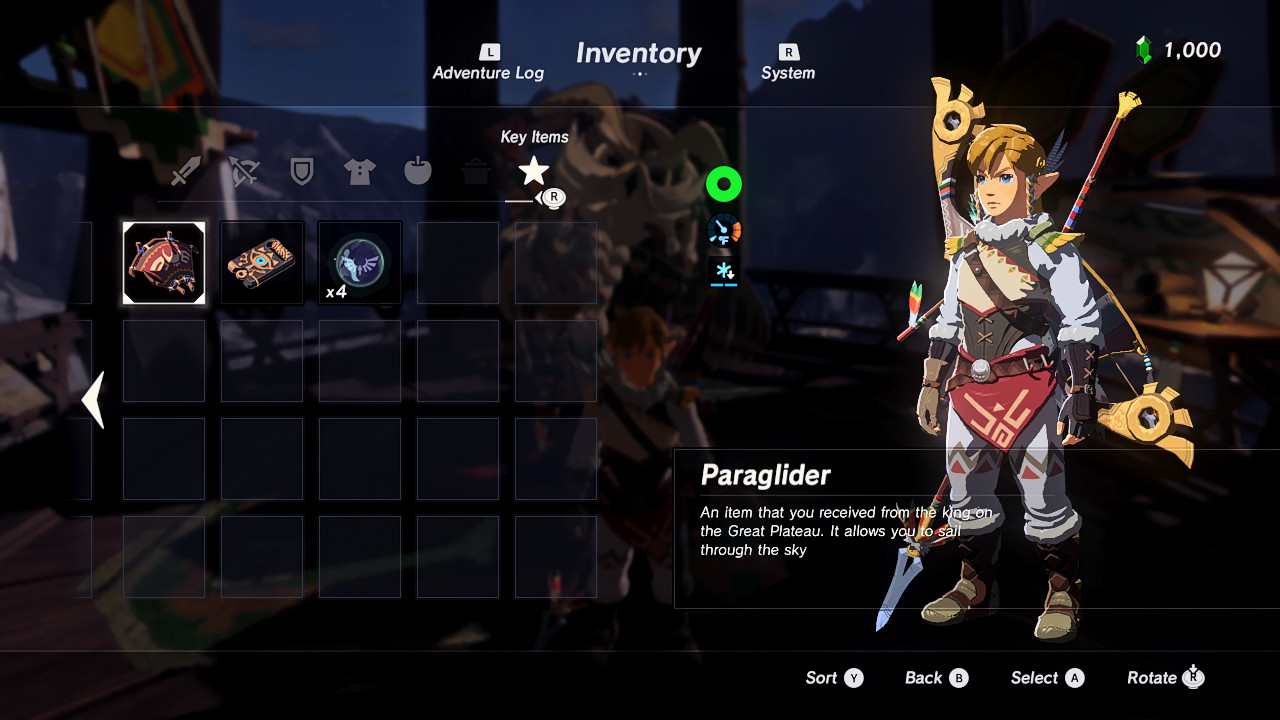
Task: Select the shirt armor category icon
Action: (359, 170)
